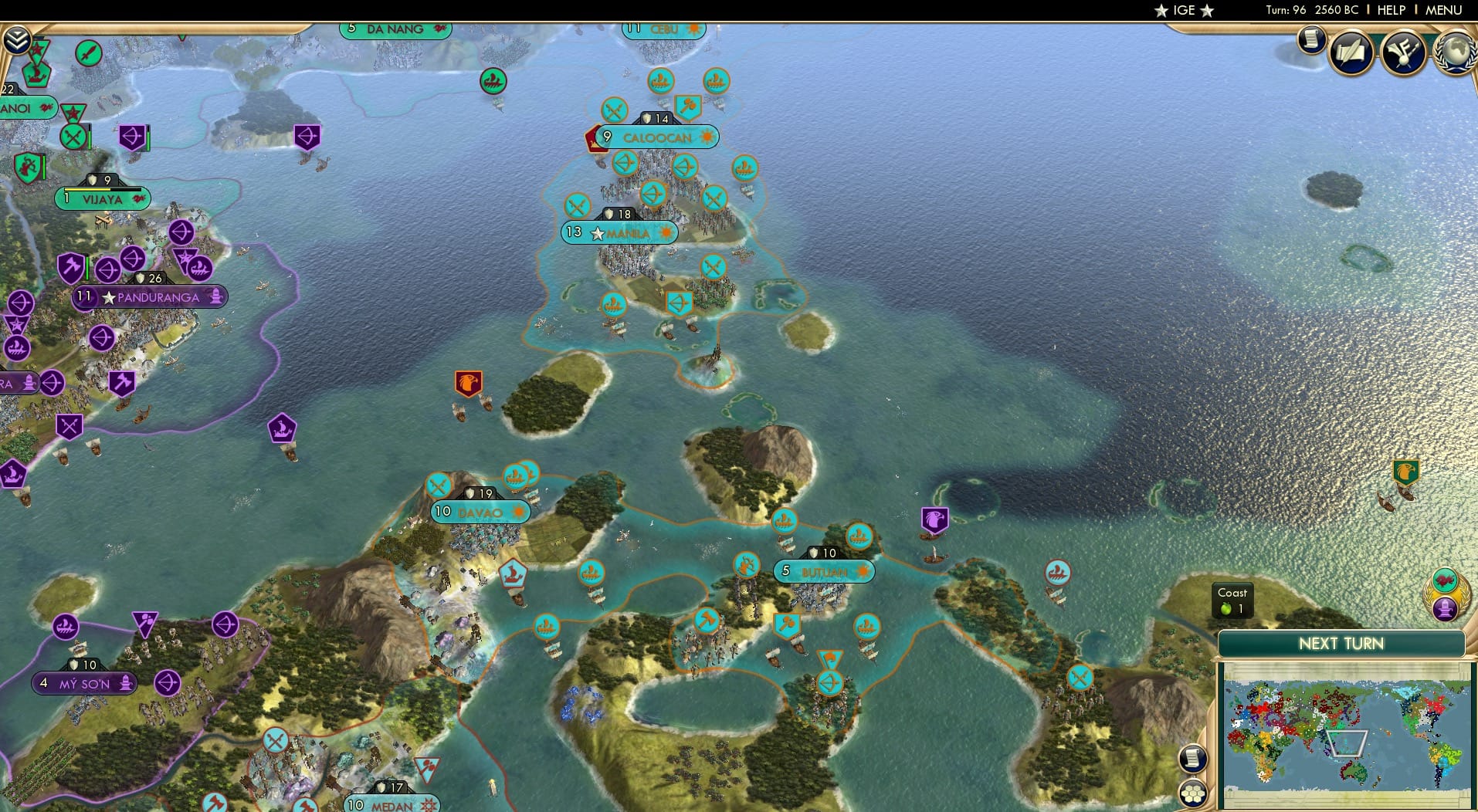Viewport: 1478px width, 812px height.
Task: Select the purple archer flag near Mỹ Sơn
Action: click(x=167, y=684)
